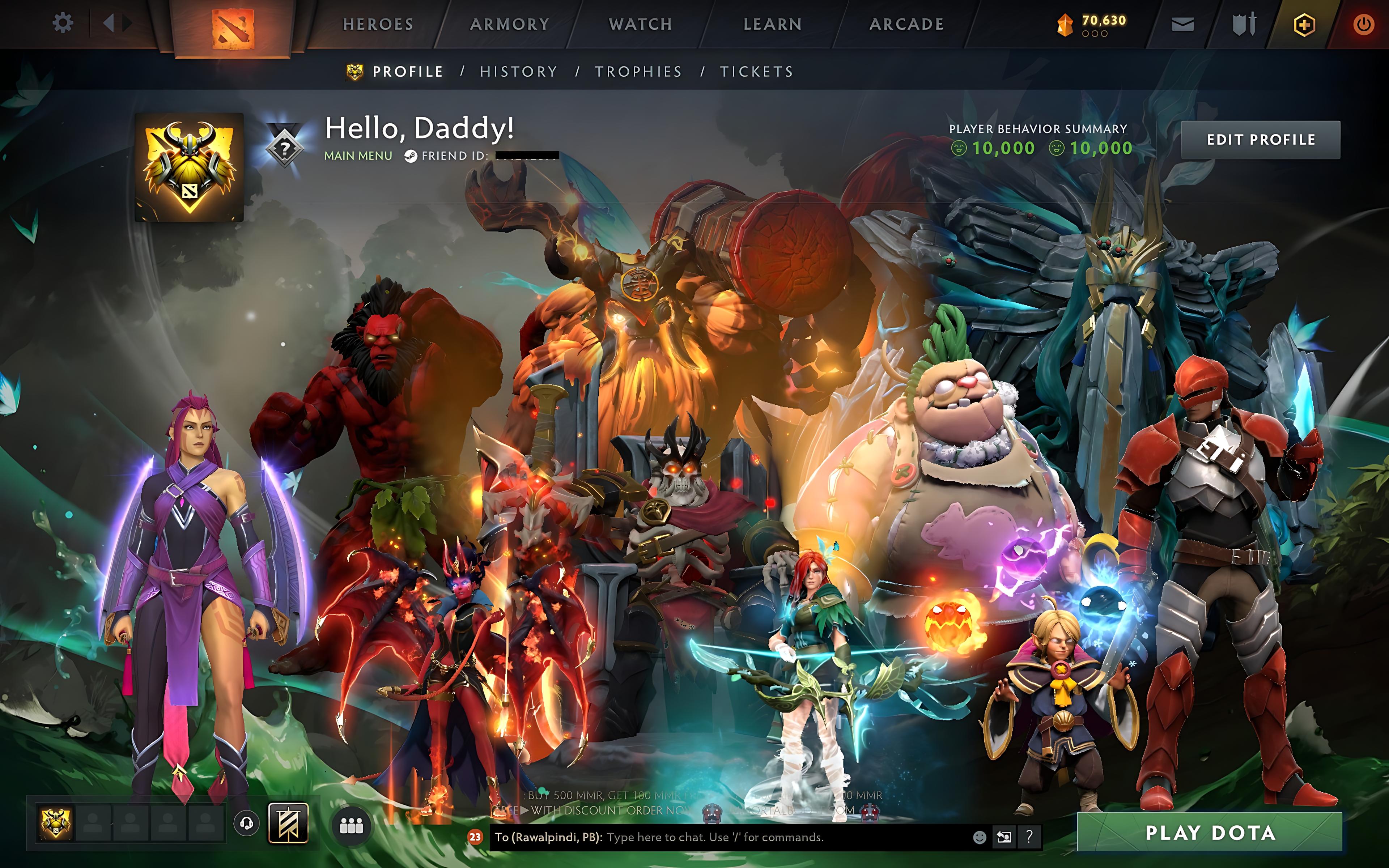Open the settings gear icon
The height and width of the screenshot is (868, 1389).
[63, 23]
